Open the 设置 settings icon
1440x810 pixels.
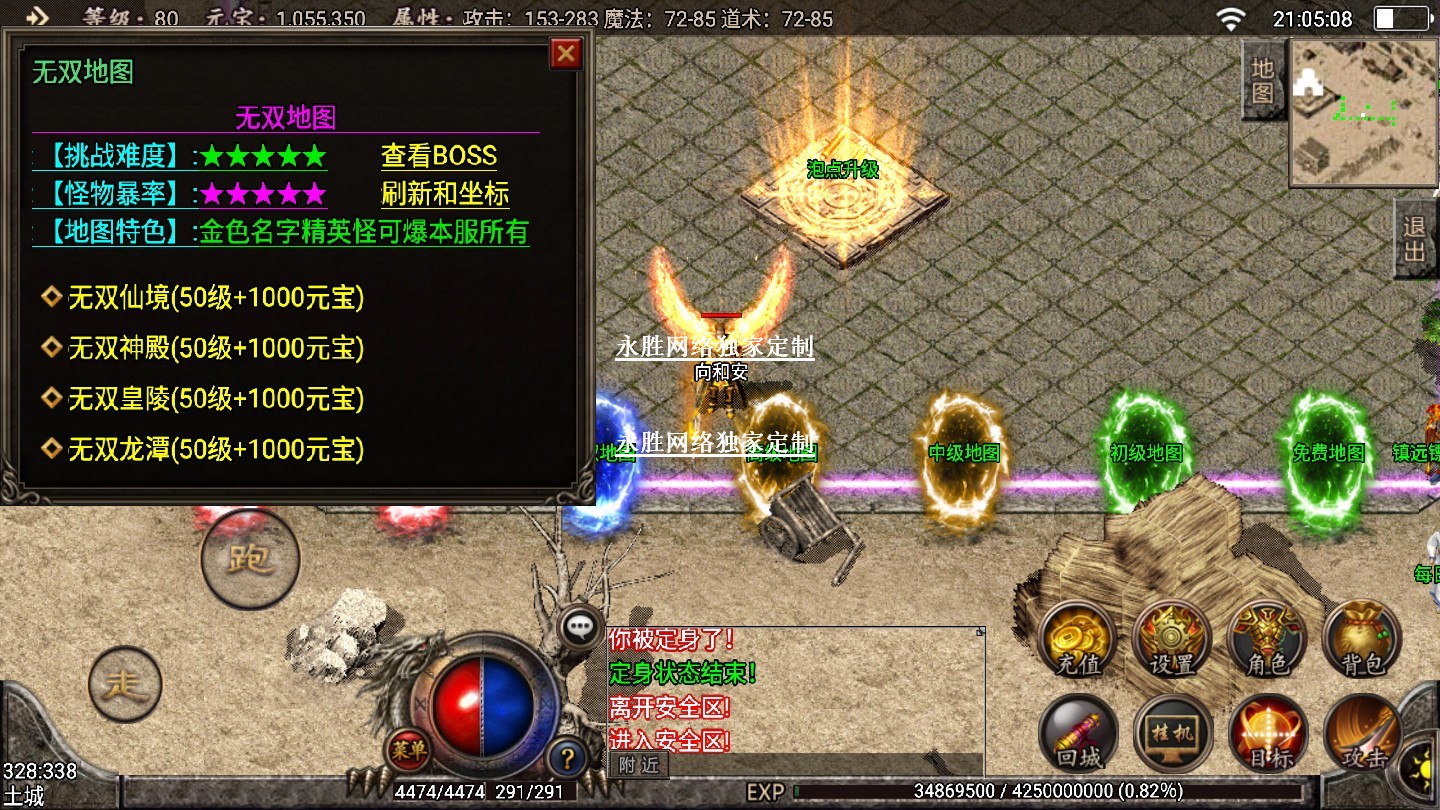1172,638
